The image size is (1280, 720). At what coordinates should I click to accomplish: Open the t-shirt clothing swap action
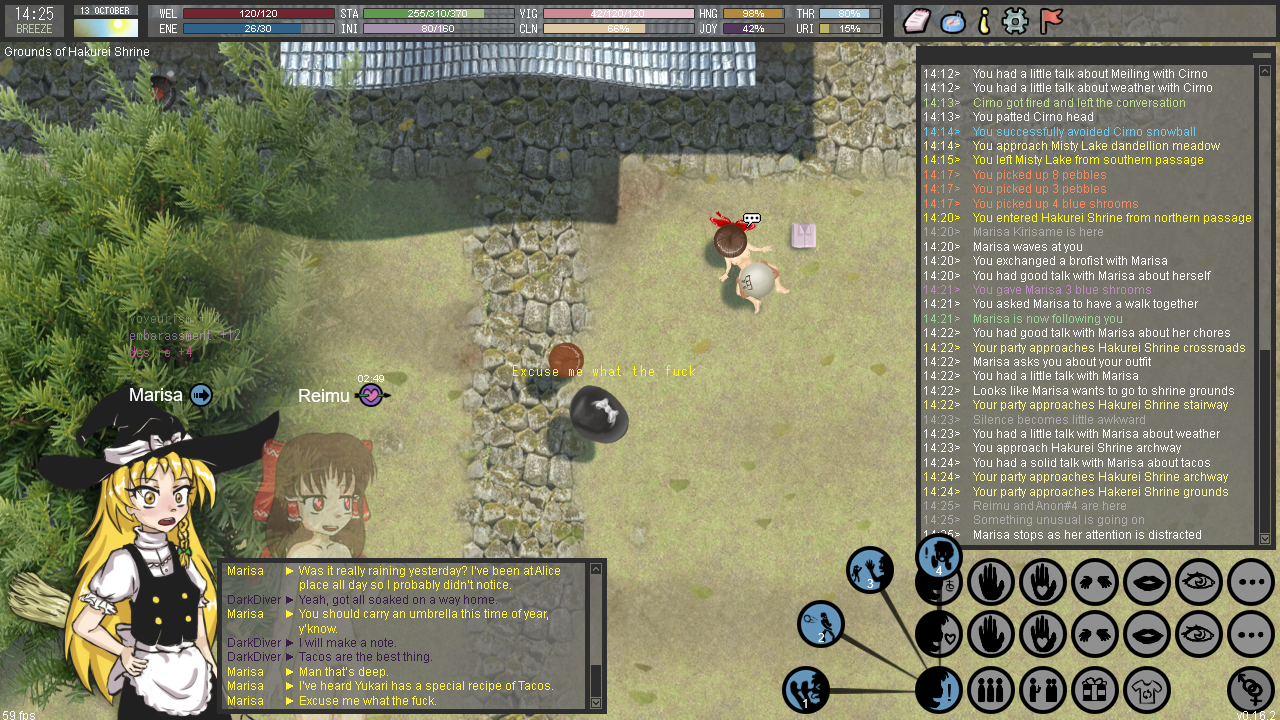(1147, 690)
